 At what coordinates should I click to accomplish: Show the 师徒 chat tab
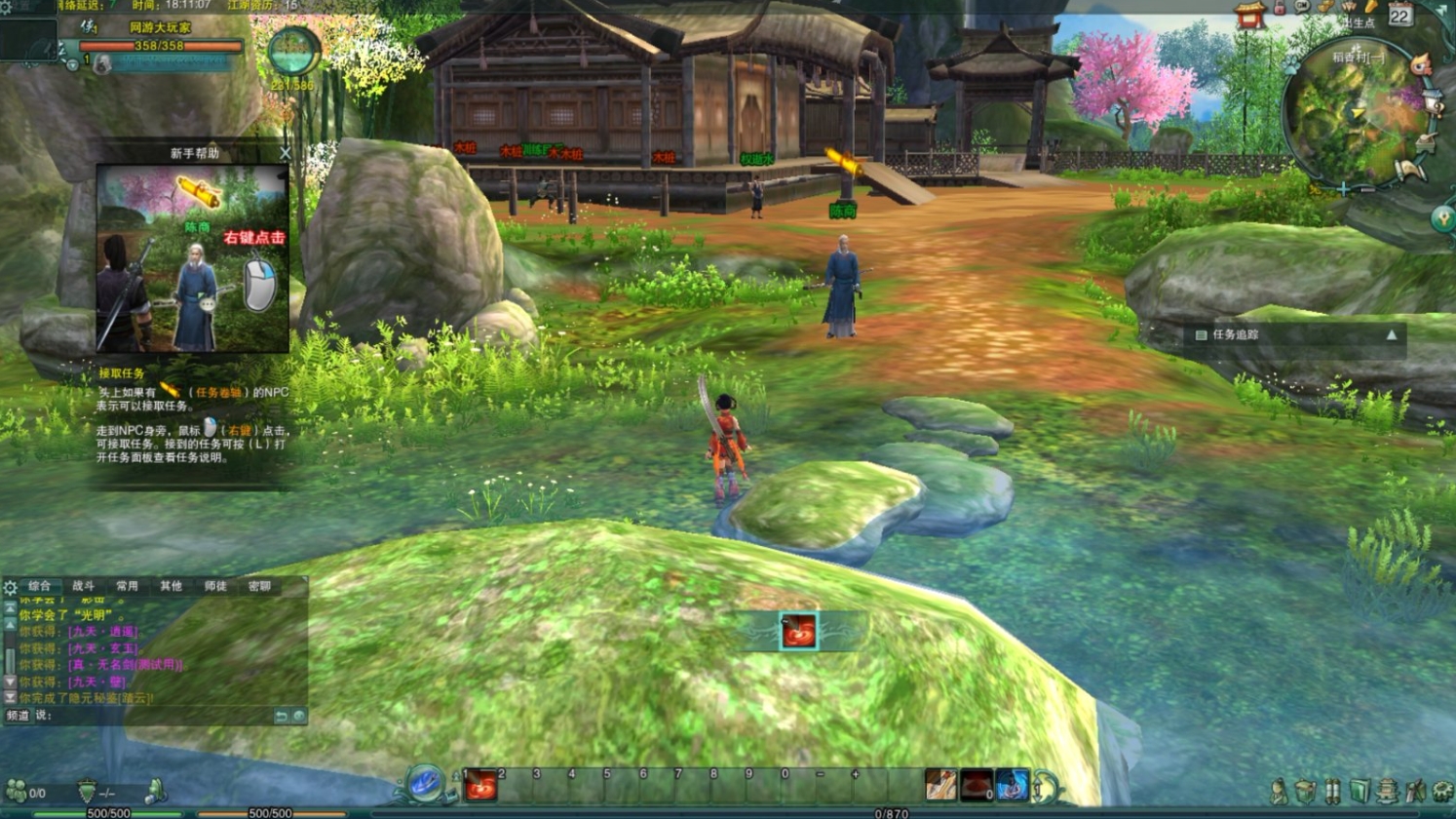tap(215, 586)
